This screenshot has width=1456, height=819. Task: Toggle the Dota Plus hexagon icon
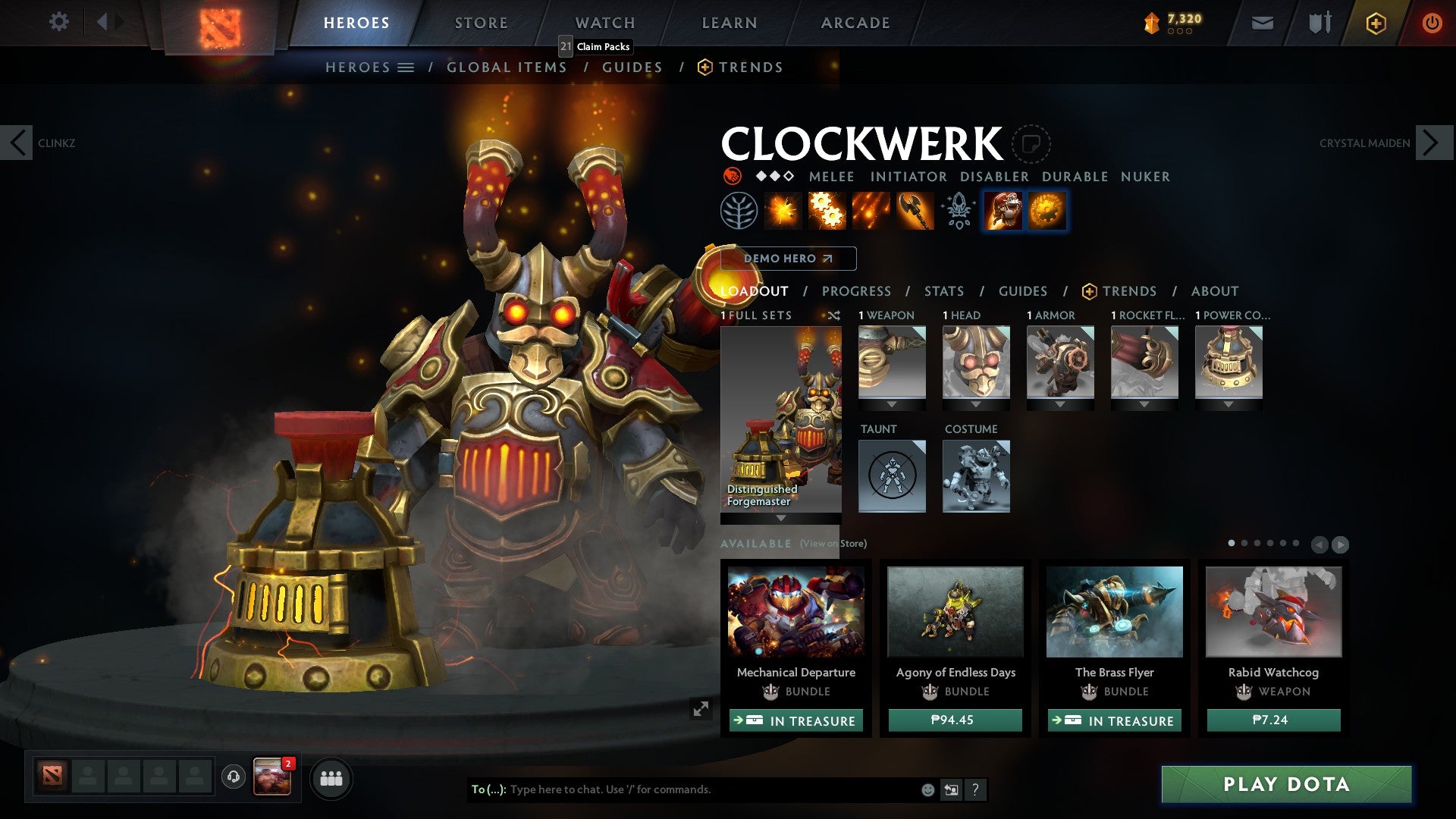(x=1376, y=23)
